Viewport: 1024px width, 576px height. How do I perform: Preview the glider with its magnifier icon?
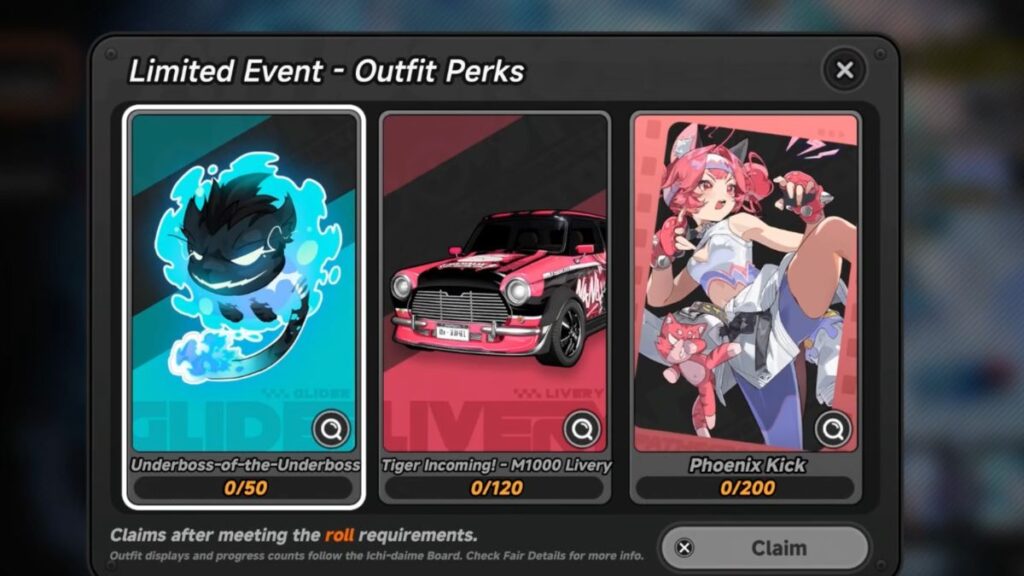pyautogui.click(x=330, y=430)
